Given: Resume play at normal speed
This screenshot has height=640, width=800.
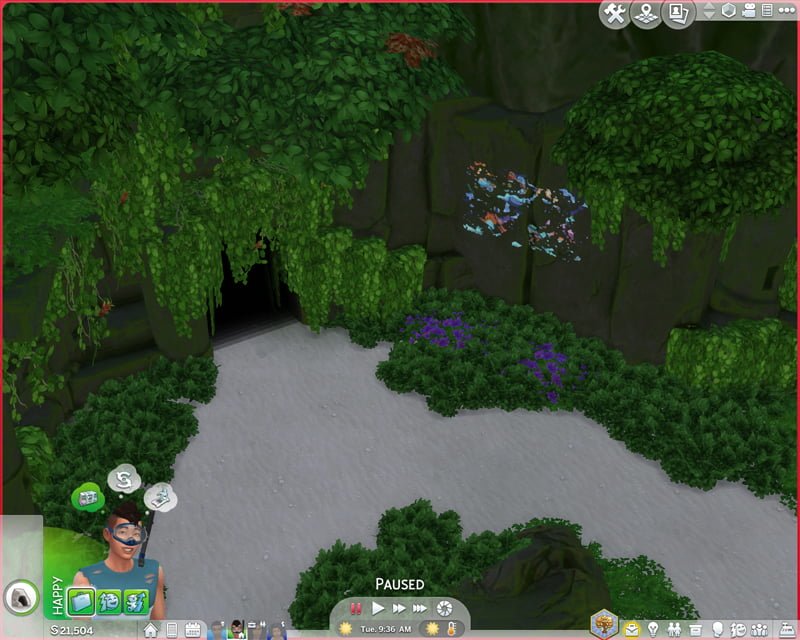Looking at the screenshot, I should (378, 607).
